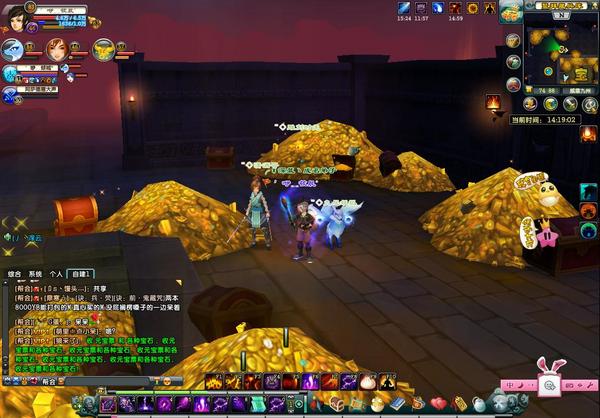Click the campfire buff icon

point(493,102)
